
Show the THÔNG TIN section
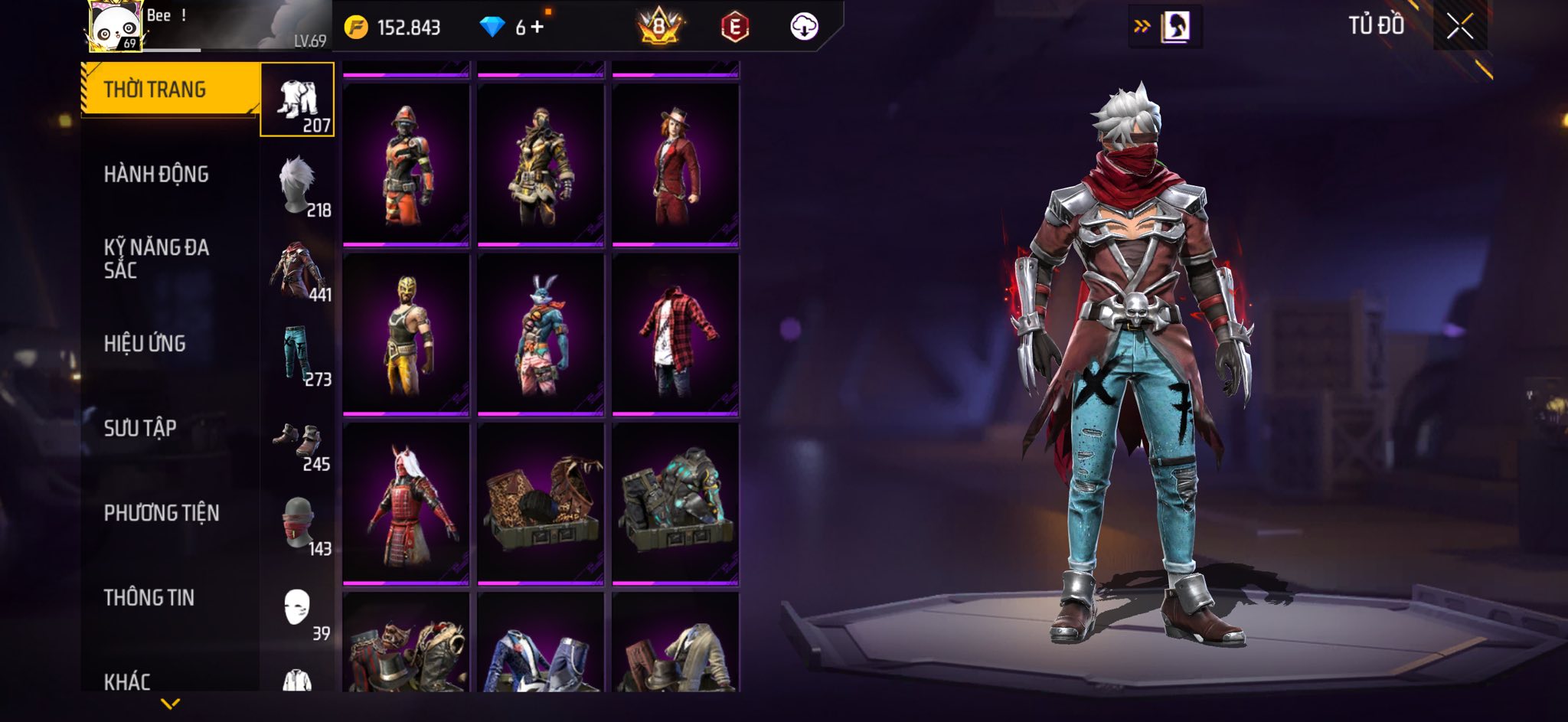click(x=149, y=598)
